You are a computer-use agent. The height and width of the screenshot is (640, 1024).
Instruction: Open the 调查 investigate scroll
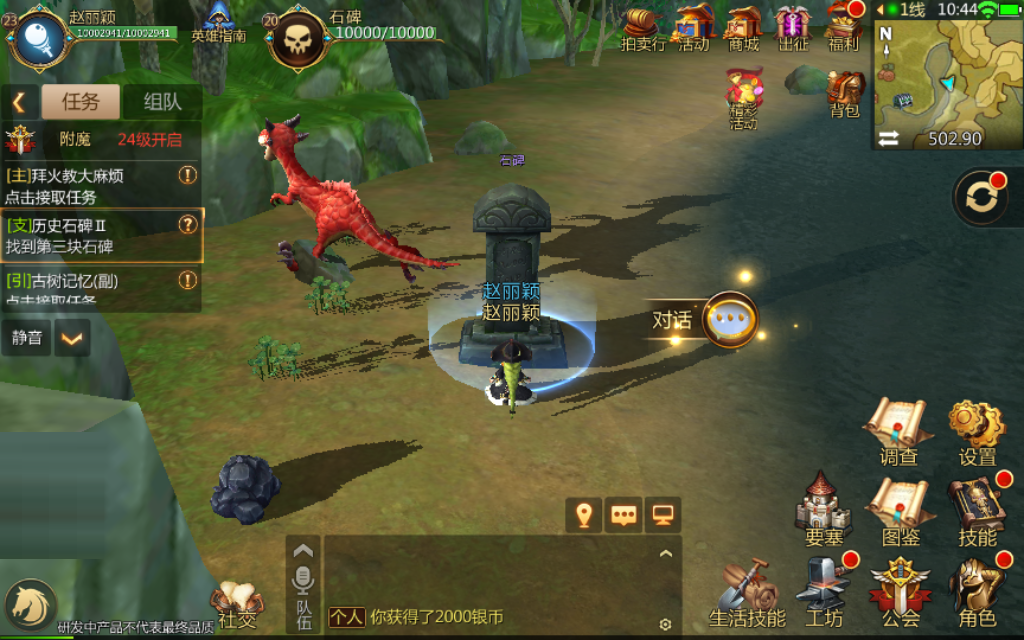[898, 432]
